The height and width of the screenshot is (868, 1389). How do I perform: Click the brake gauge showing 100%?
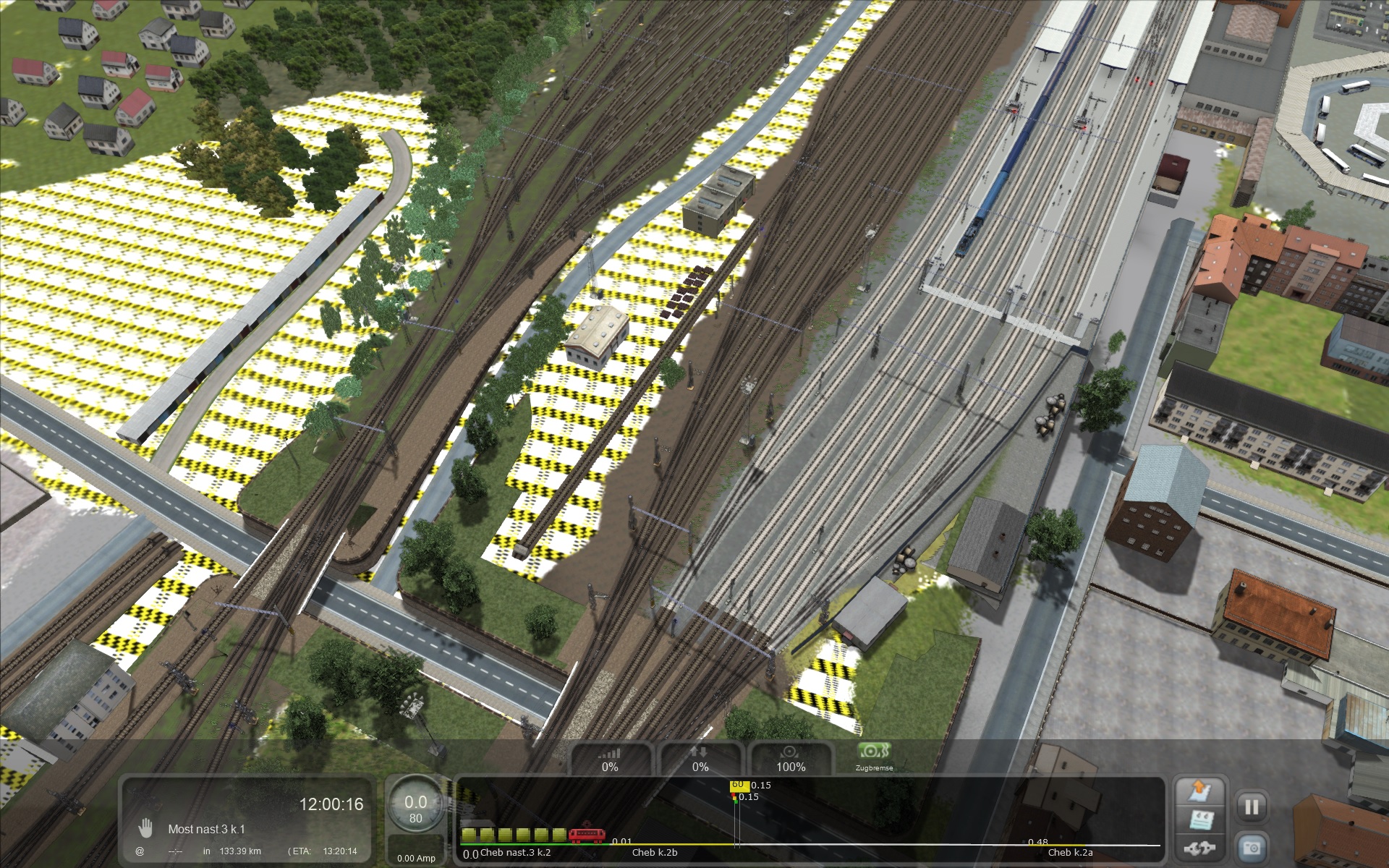coord(791,759)
